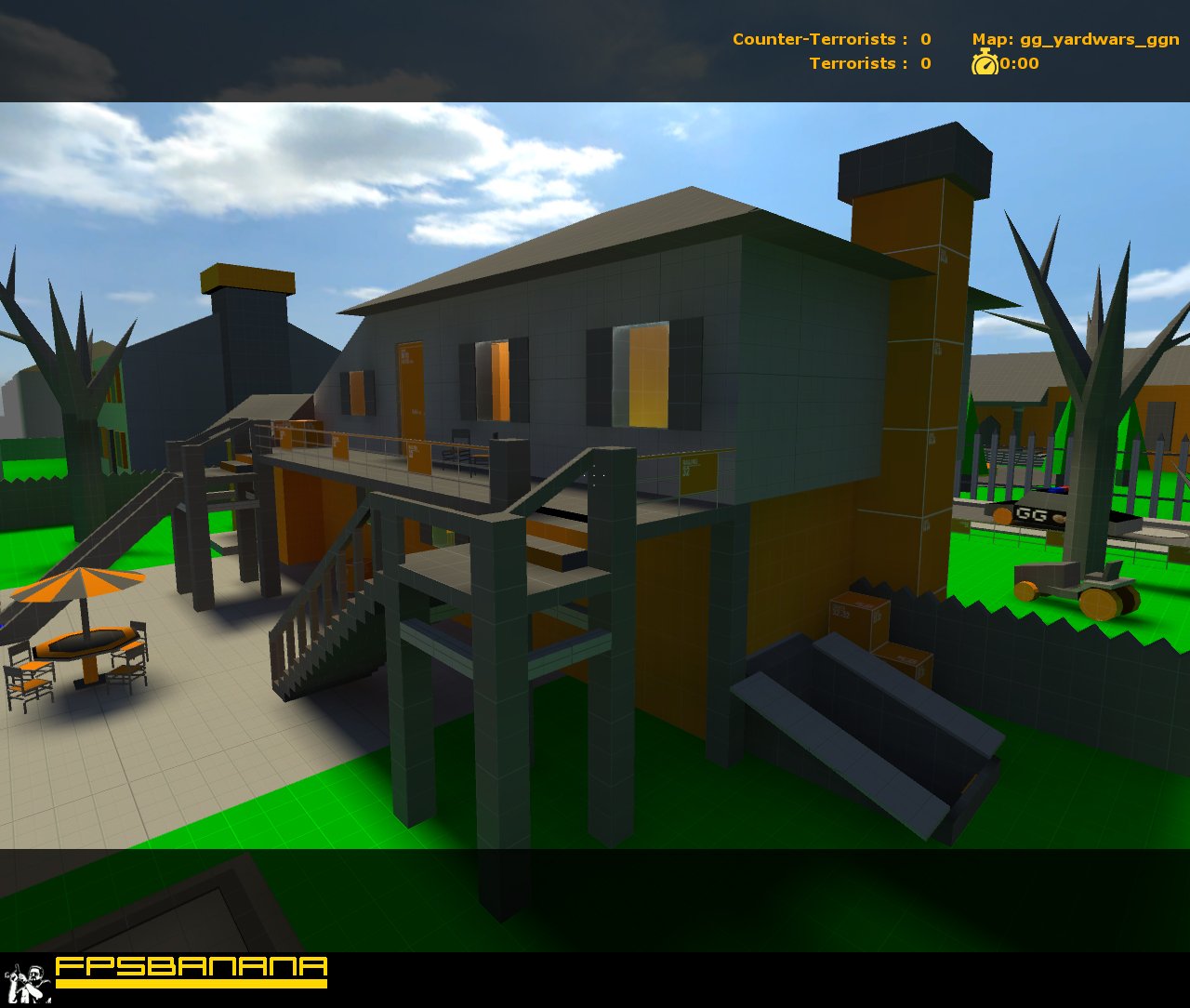Click the stopwatch timer icon in the HUD
The height and width of the screenshot is (1008, 1190).
click(985, 64)
